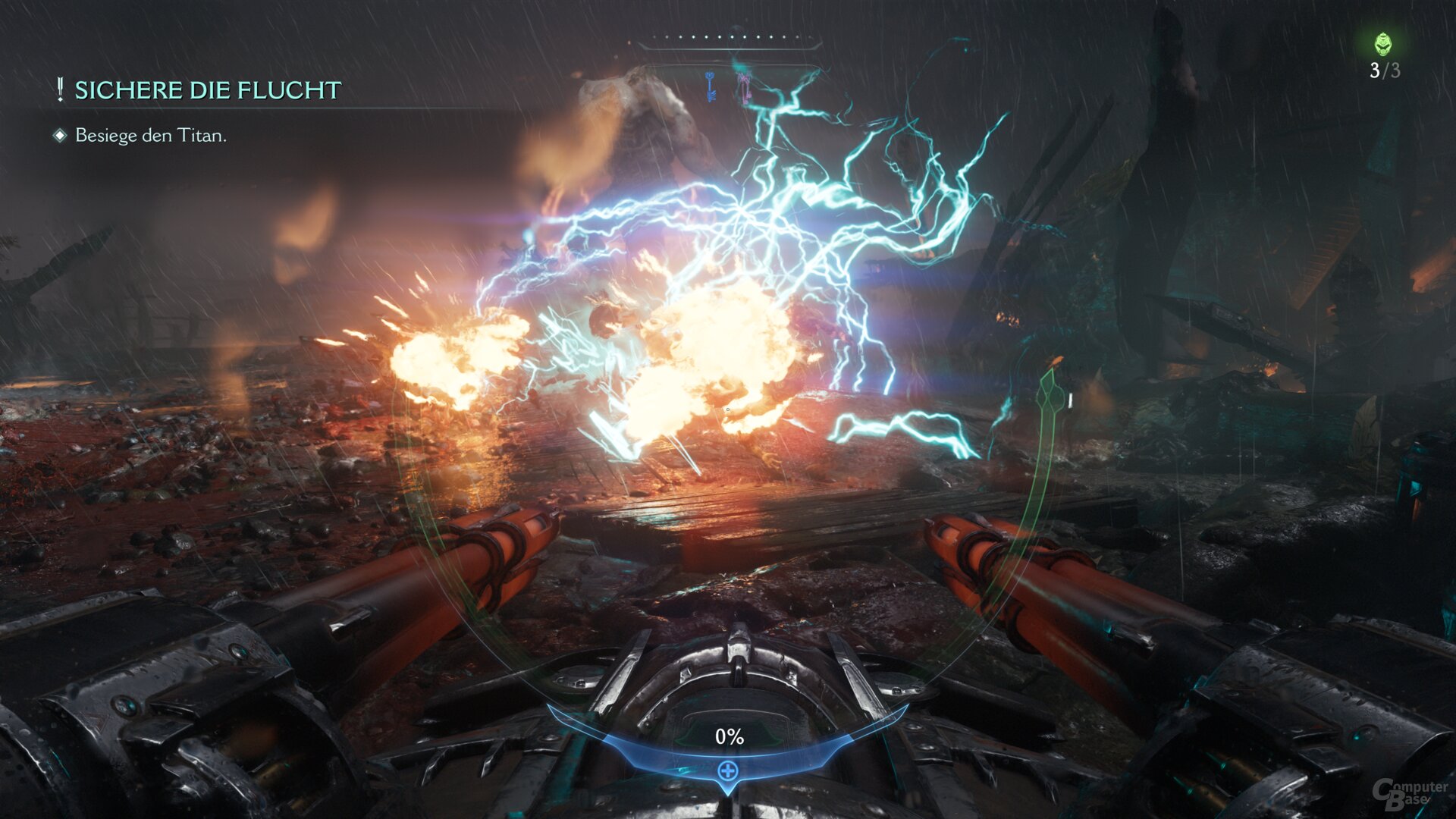Select the green Slayer helmet icon
The width and height of the screenshot is (1456, 819).
point(1383,44)
